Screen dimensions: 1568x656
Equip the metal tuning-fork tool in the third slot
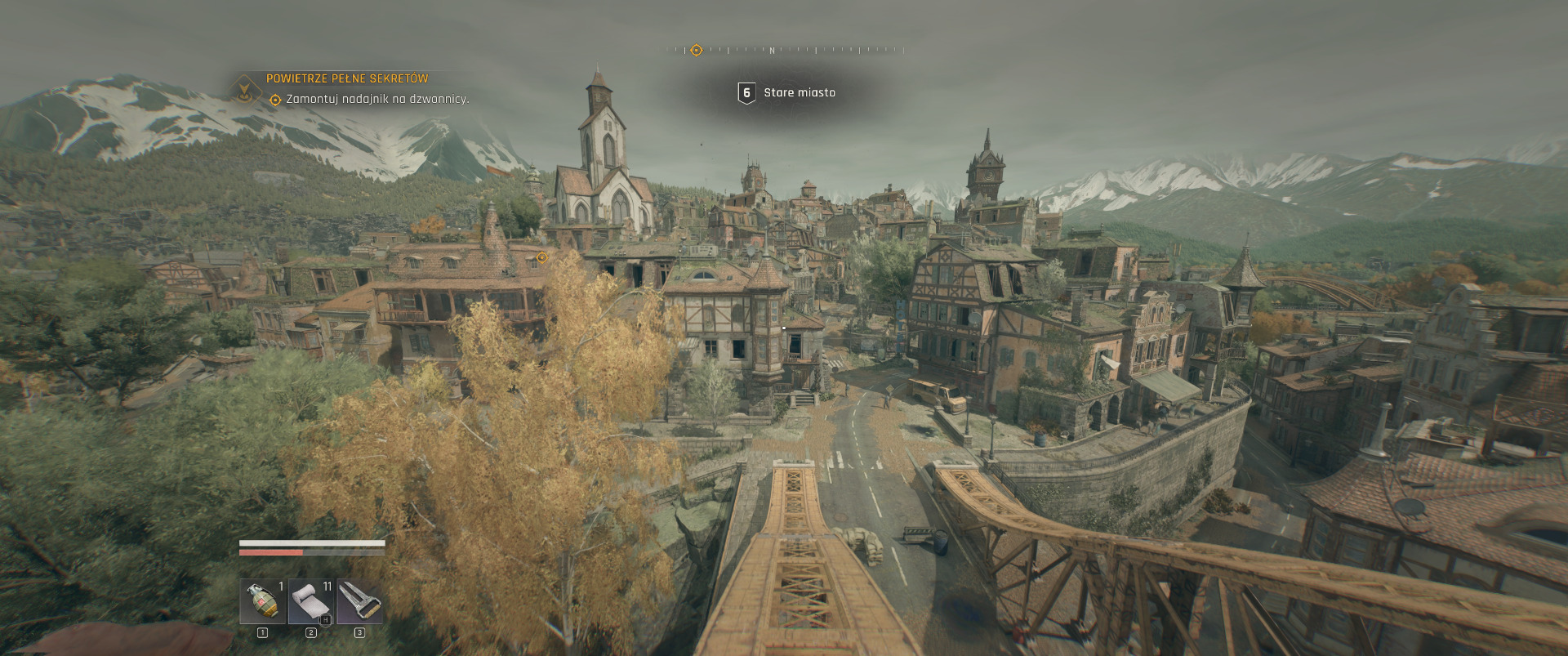(359, 601)
